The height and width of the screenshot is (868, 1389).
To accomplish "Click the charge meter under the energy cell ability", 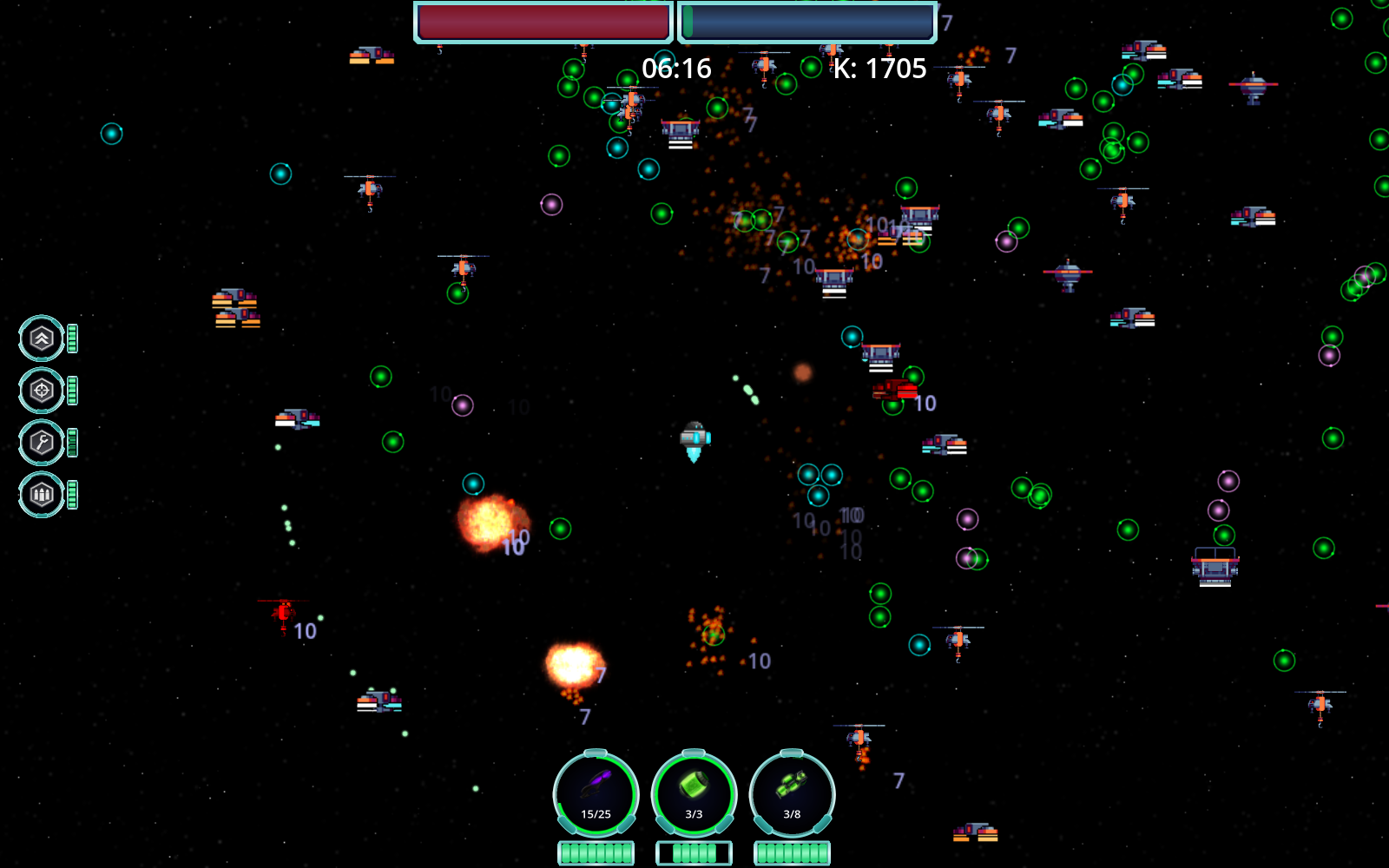I will click(x=694, y=852).
